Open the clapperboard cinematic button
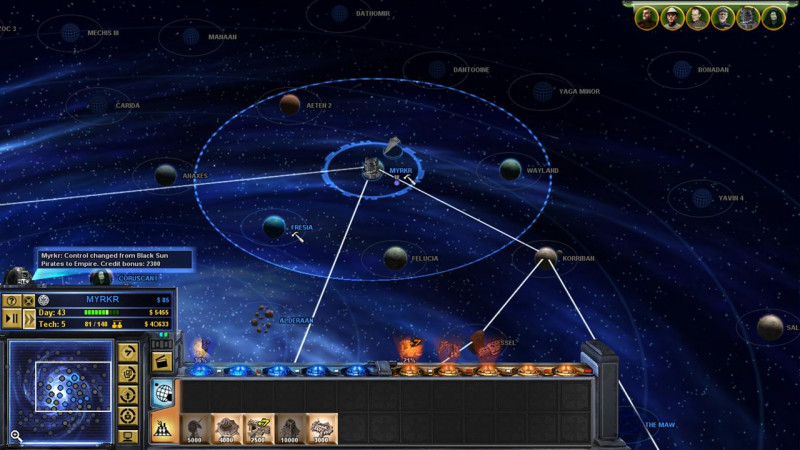Screen dimensions: 800x450 point(162,362)
